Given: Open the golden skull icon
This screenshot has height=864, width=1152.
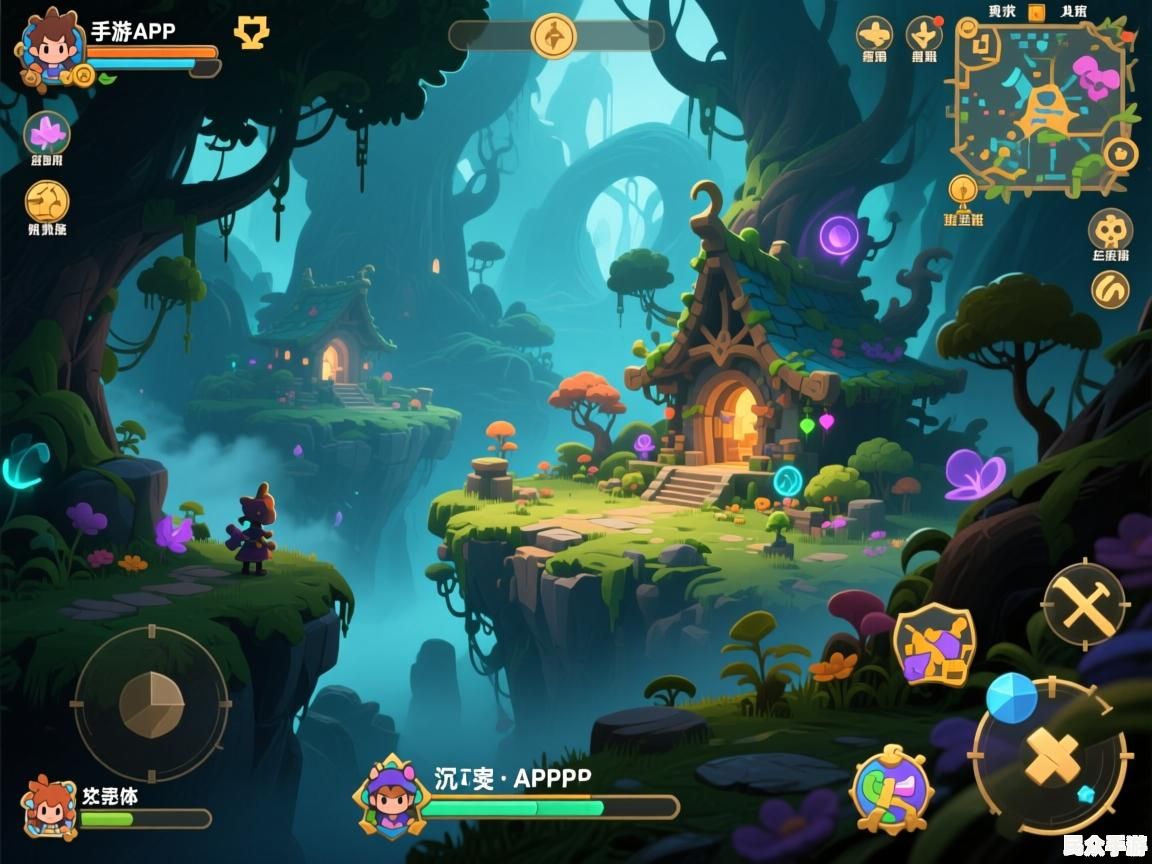Looking at the screenshot, I should point(1110,229).
